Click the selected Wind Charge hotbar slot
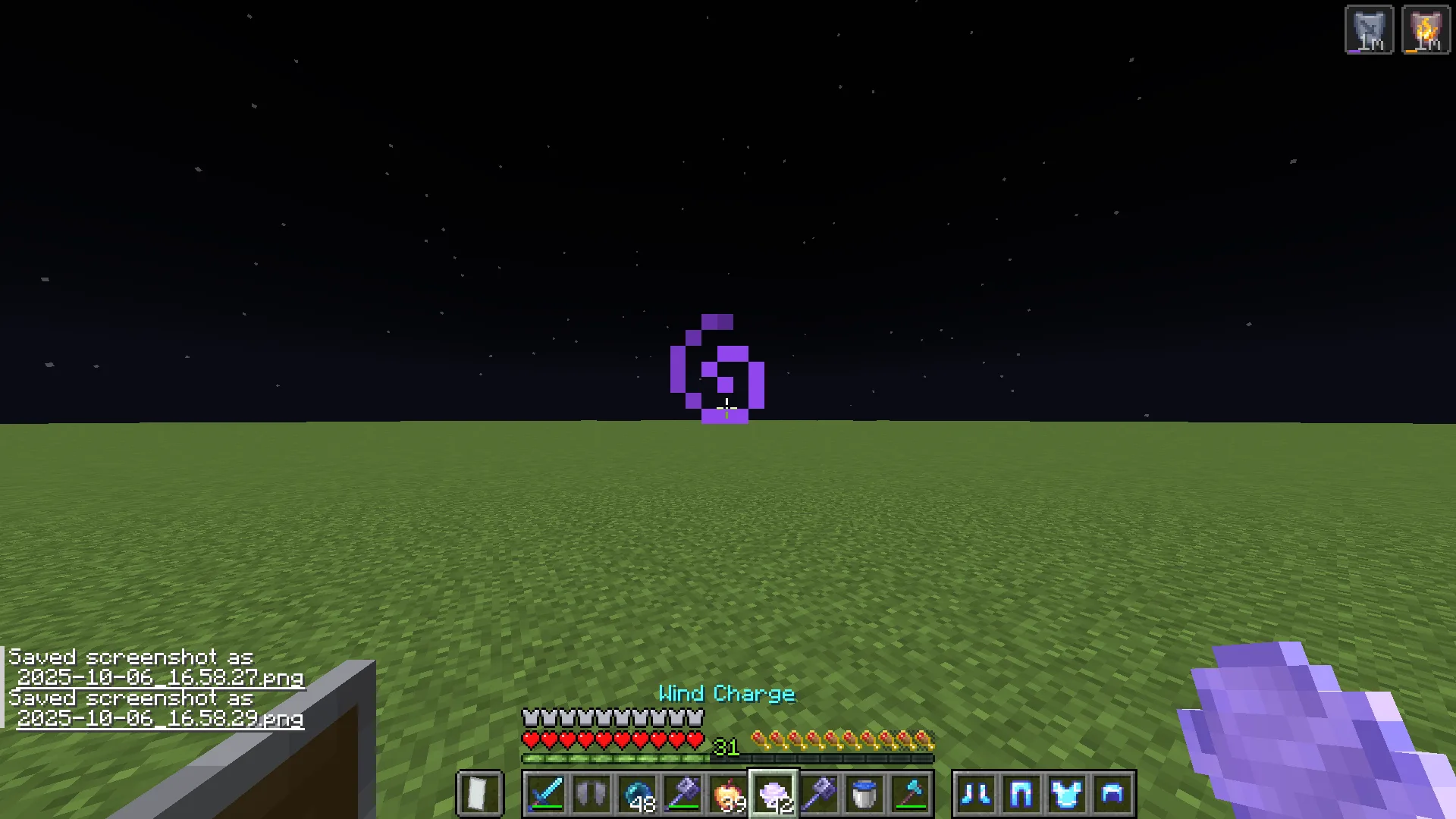The height and width of the screenshot is (819, 1456). tap(775, 794)
